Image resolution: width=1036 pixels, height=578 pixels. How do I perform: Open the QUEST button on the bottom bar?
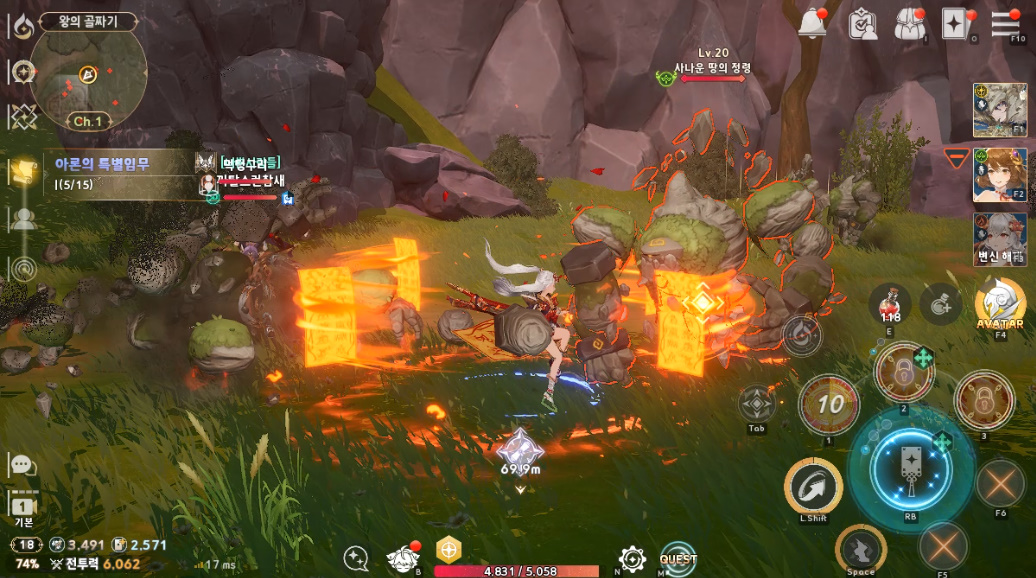coord(678,558)
